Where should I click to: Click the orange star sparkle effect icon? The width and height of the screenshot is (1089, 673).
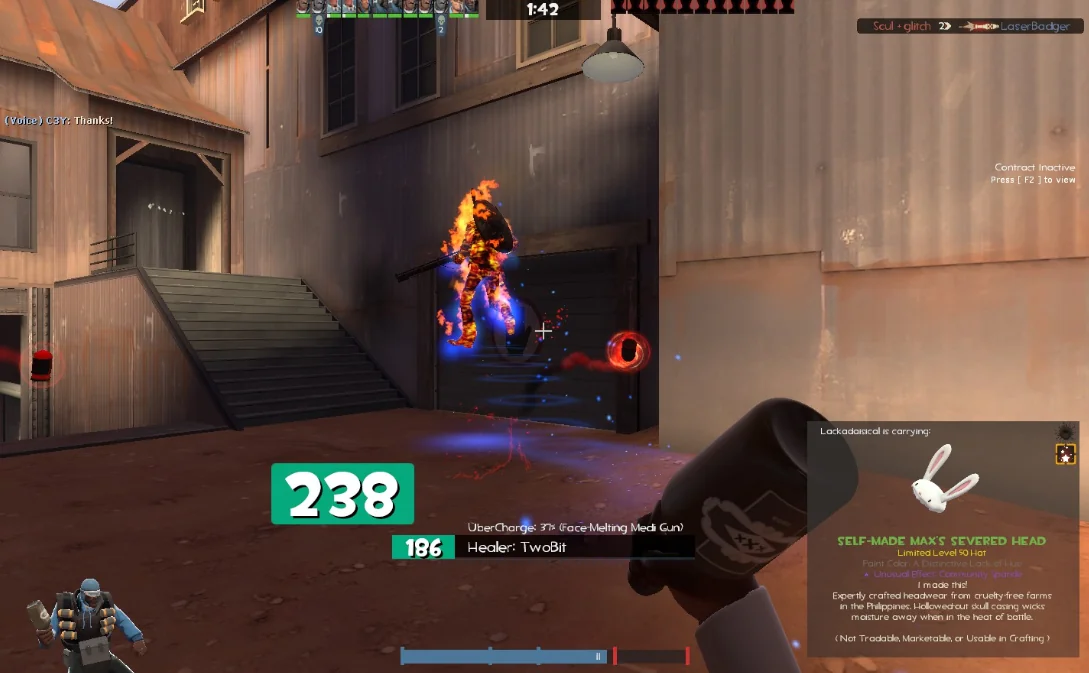click(x=1065, y=455)
